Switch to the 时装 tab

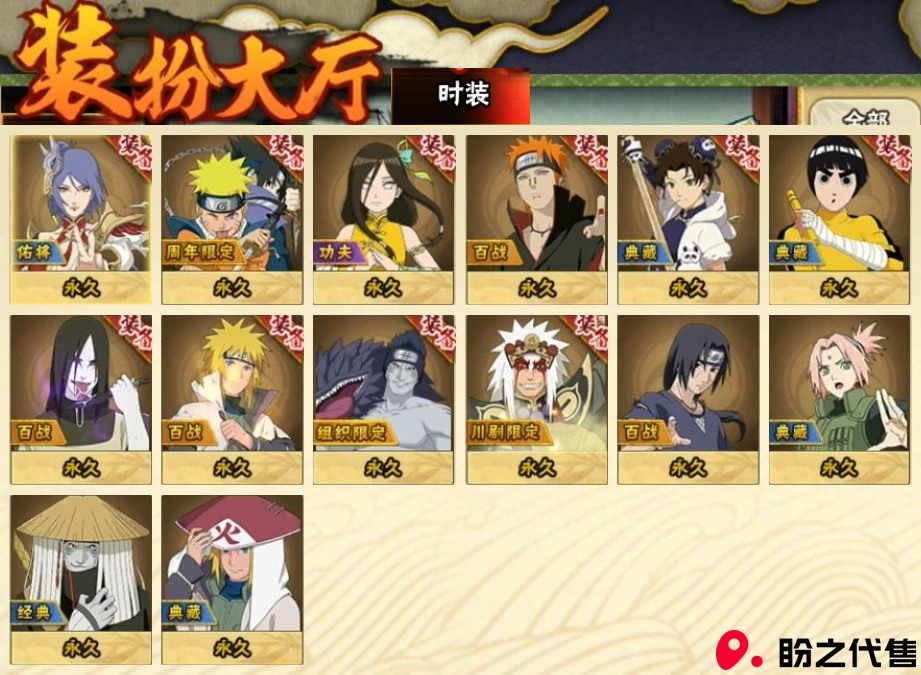pyautogui.click(x=463, y=95)
